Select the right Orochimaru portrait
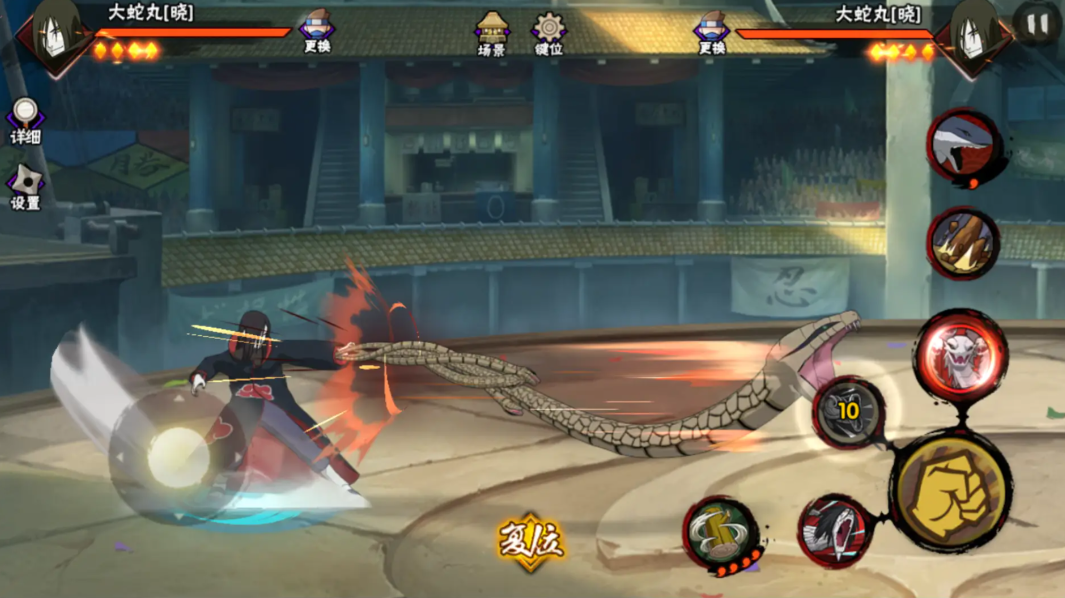Screen dimensions: 1065x598 pyautogui.click(x=972, y=37)
